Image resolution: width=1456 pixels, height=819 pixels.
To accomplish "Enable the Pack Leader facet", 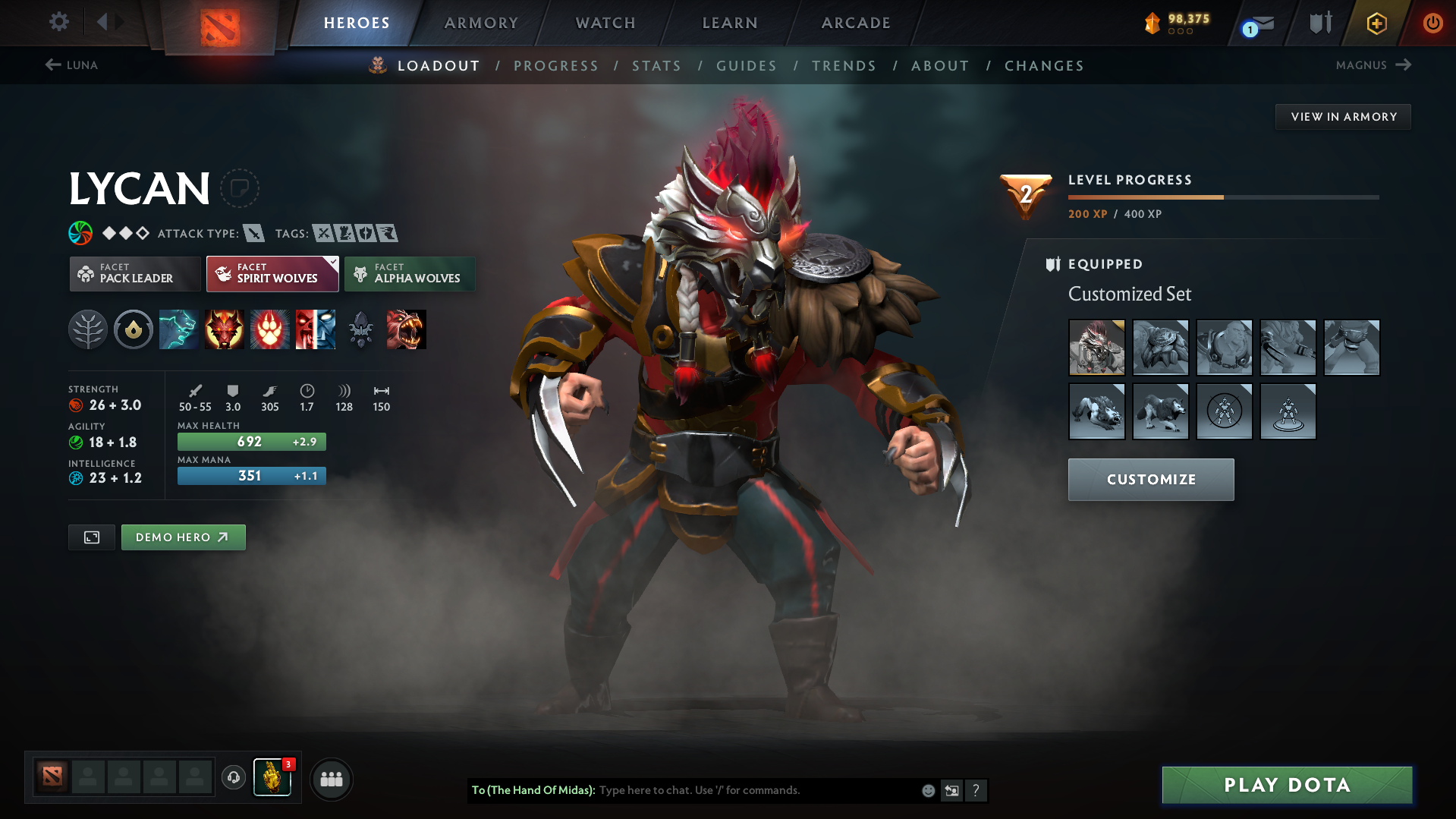I will pos(134,273).
